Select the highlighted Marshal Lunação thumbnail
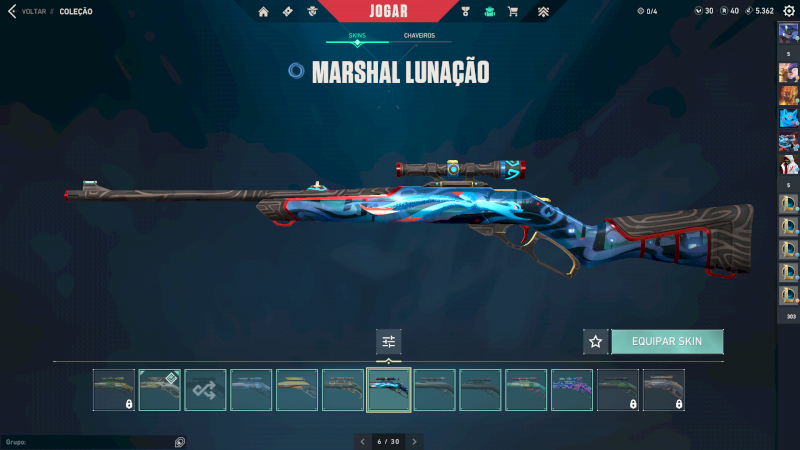This screenshot has width=800, height=450. (389, 390)
